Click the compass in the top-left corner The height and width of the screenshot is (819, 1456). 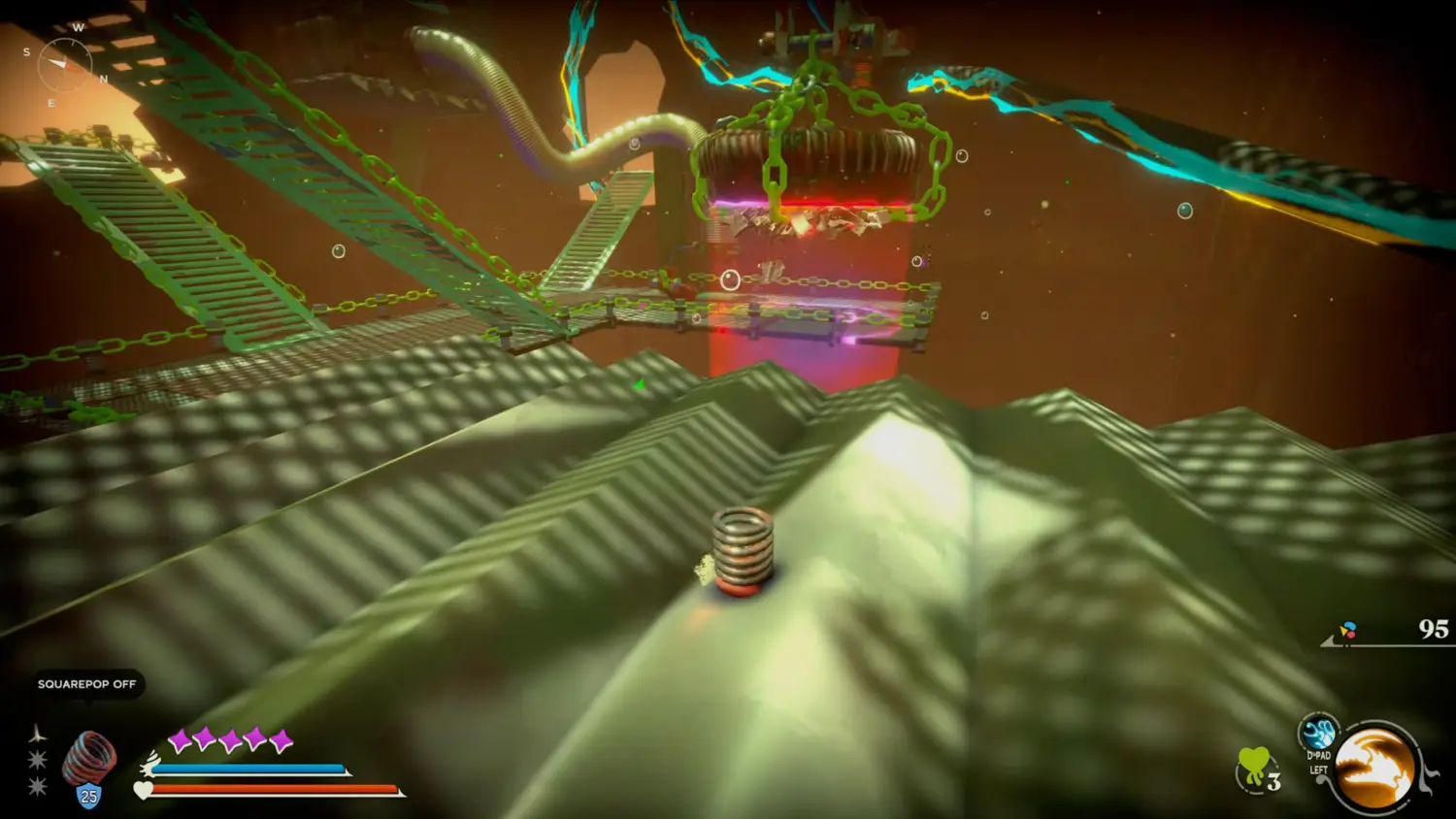click(x=64, y=64)
